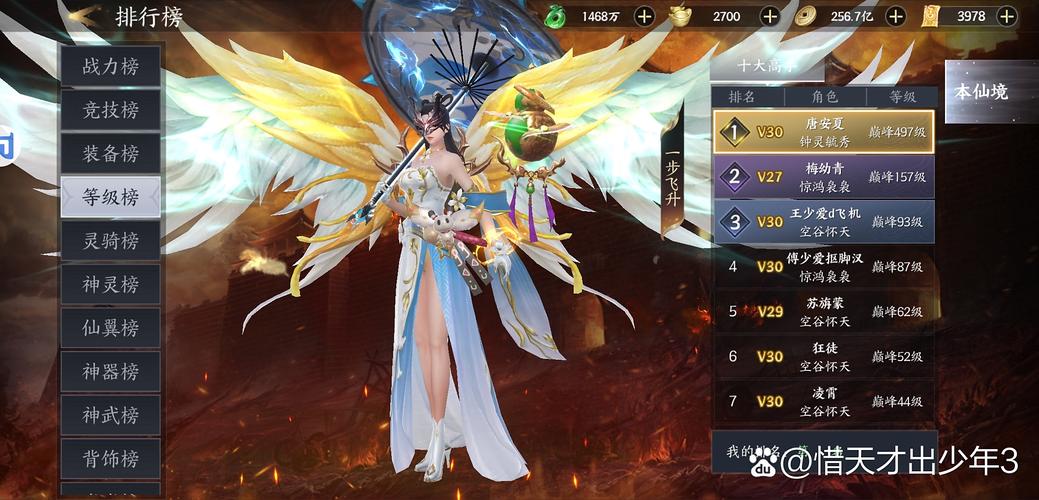
Task: Open the 背饰榜 ranking tab
Action: click(110, 459)
